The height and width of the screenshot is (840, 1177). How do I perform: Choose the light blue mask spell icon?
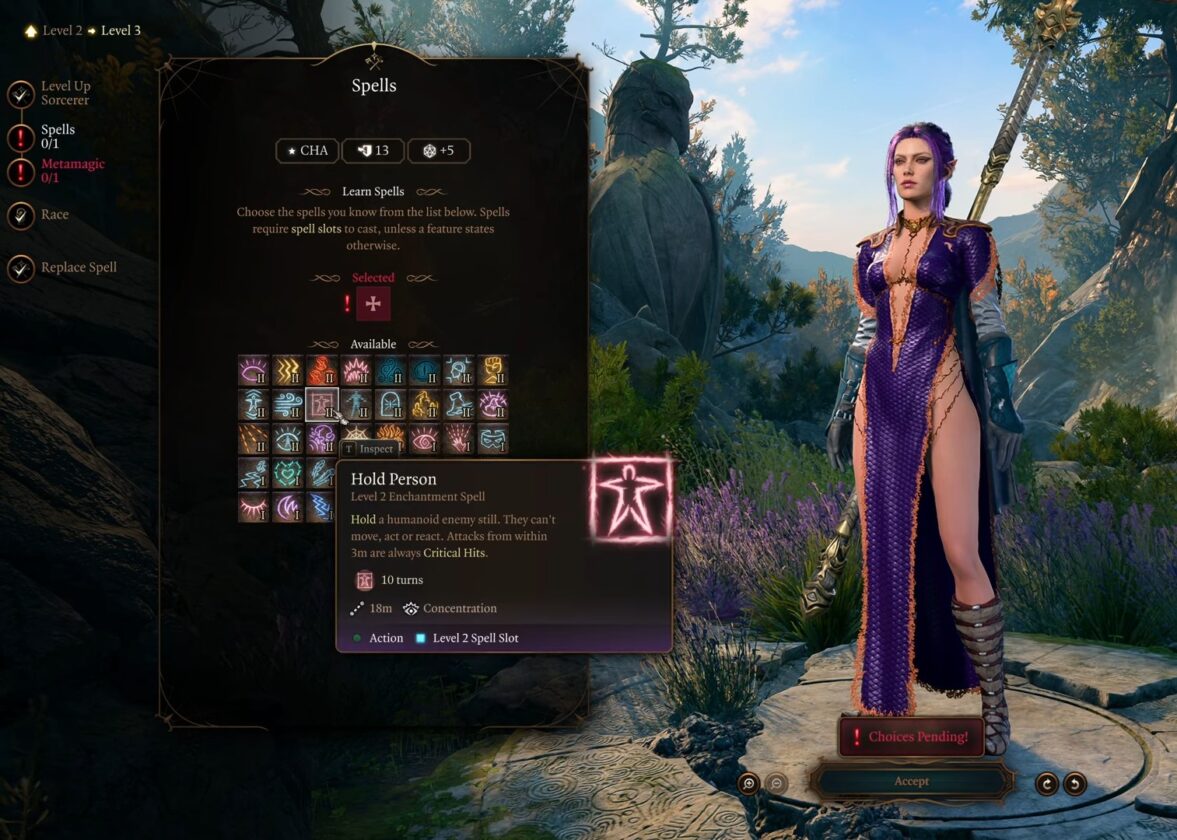(493, 439)
